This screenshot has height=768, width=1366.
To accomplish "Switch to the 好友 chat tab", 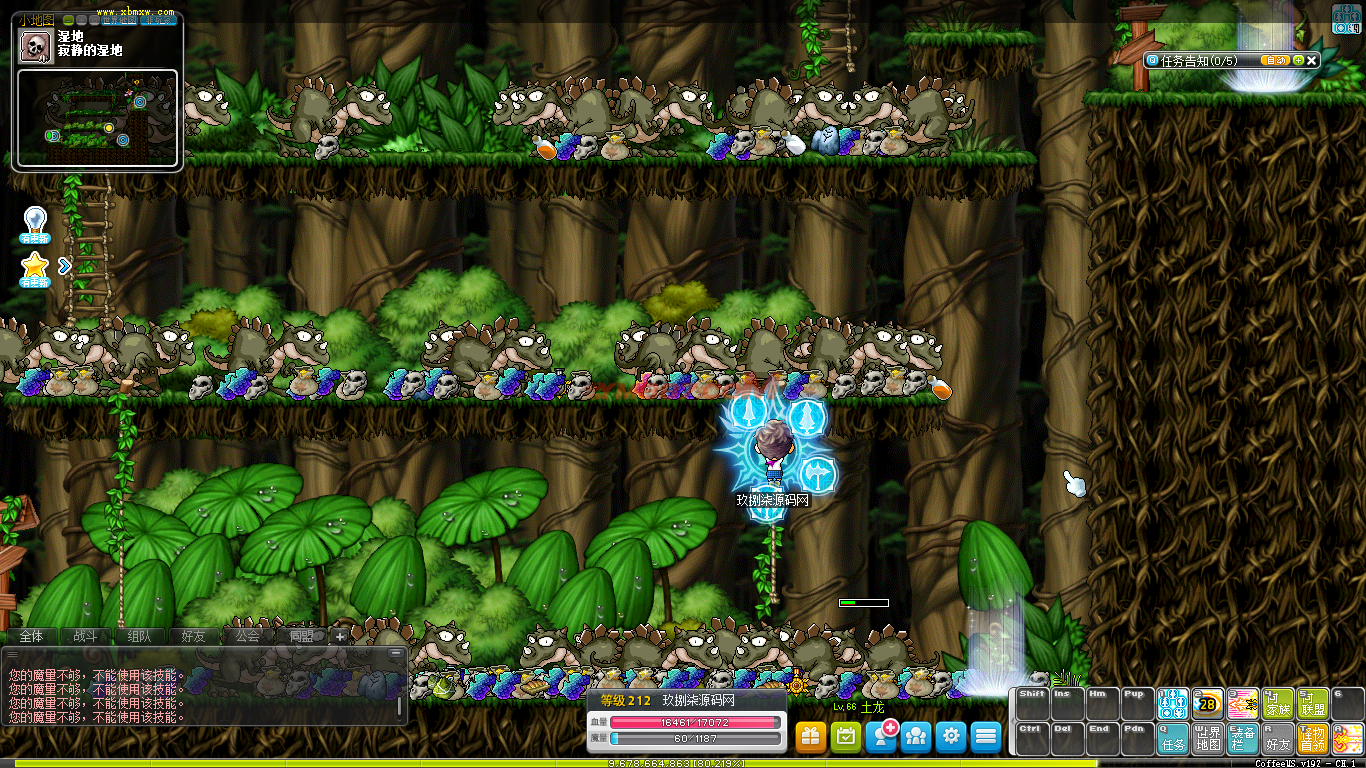I will [193, 636].
